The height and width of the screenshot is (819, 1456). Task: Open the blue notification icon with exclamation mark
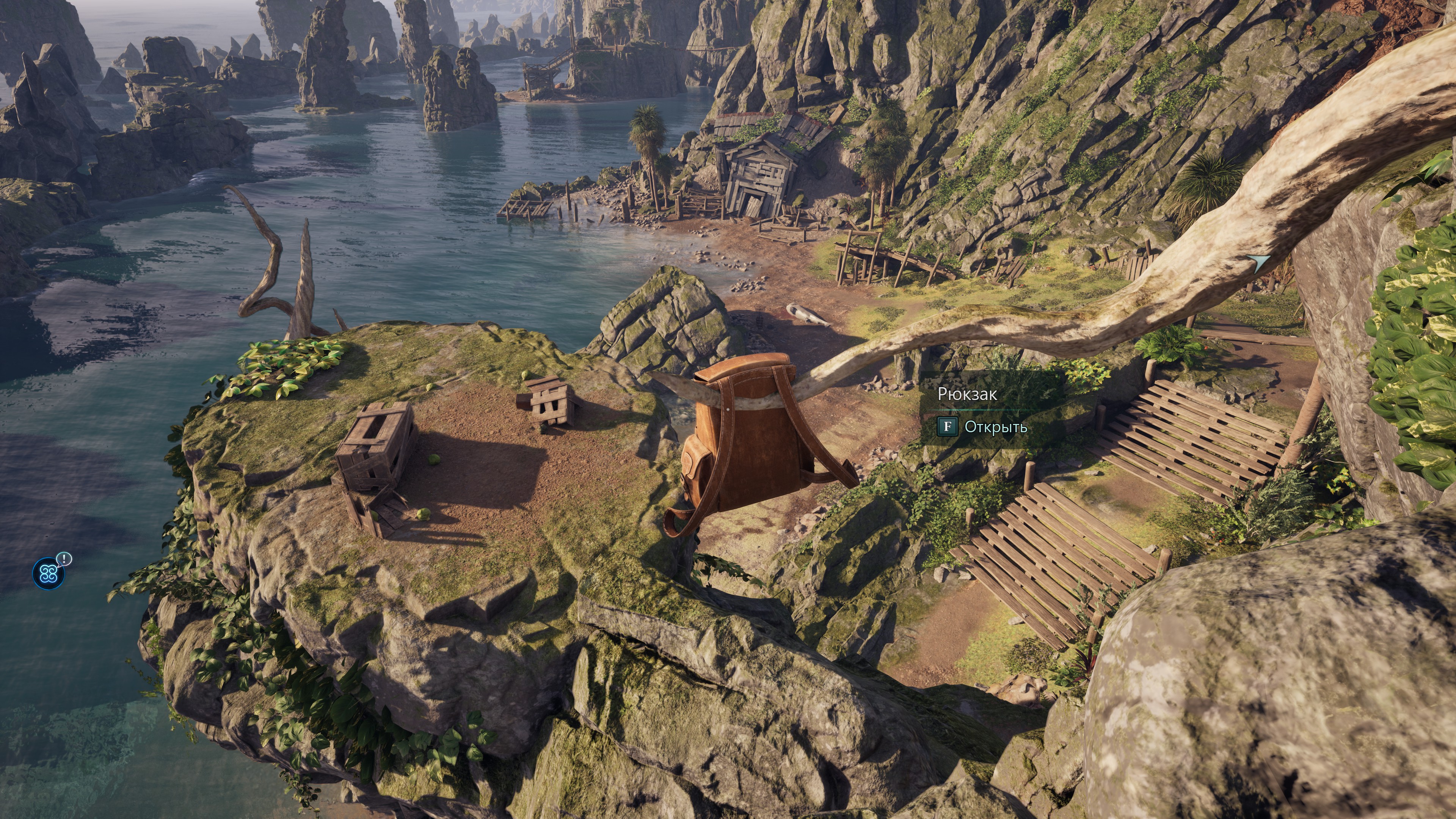point(49,574)
